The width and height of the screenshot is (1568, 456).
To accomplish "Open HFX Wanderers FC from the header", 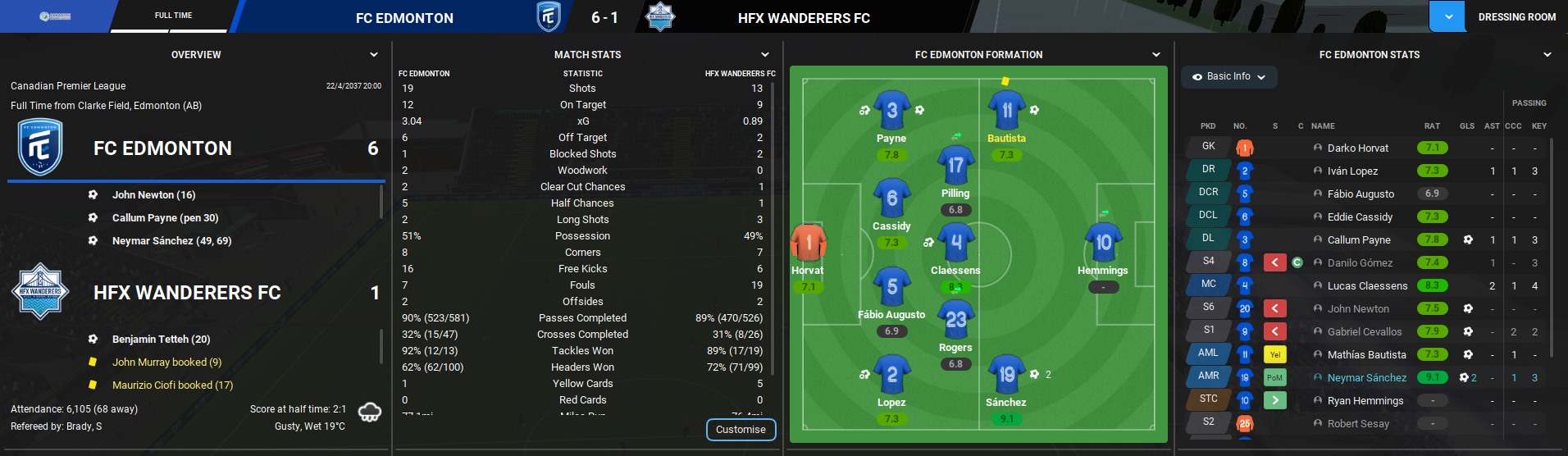I will [804, 18].
